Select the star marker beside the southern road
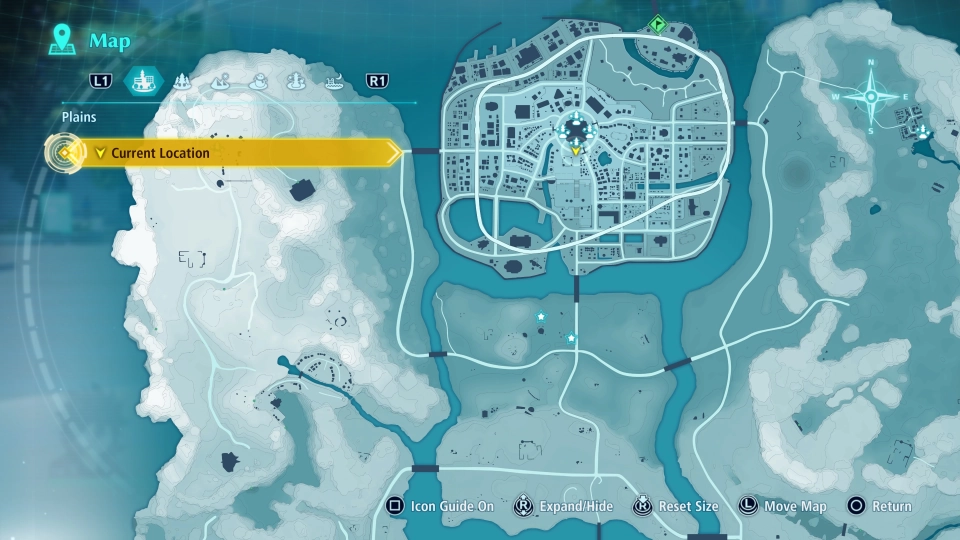960x540 pixels. pos(571,339)
